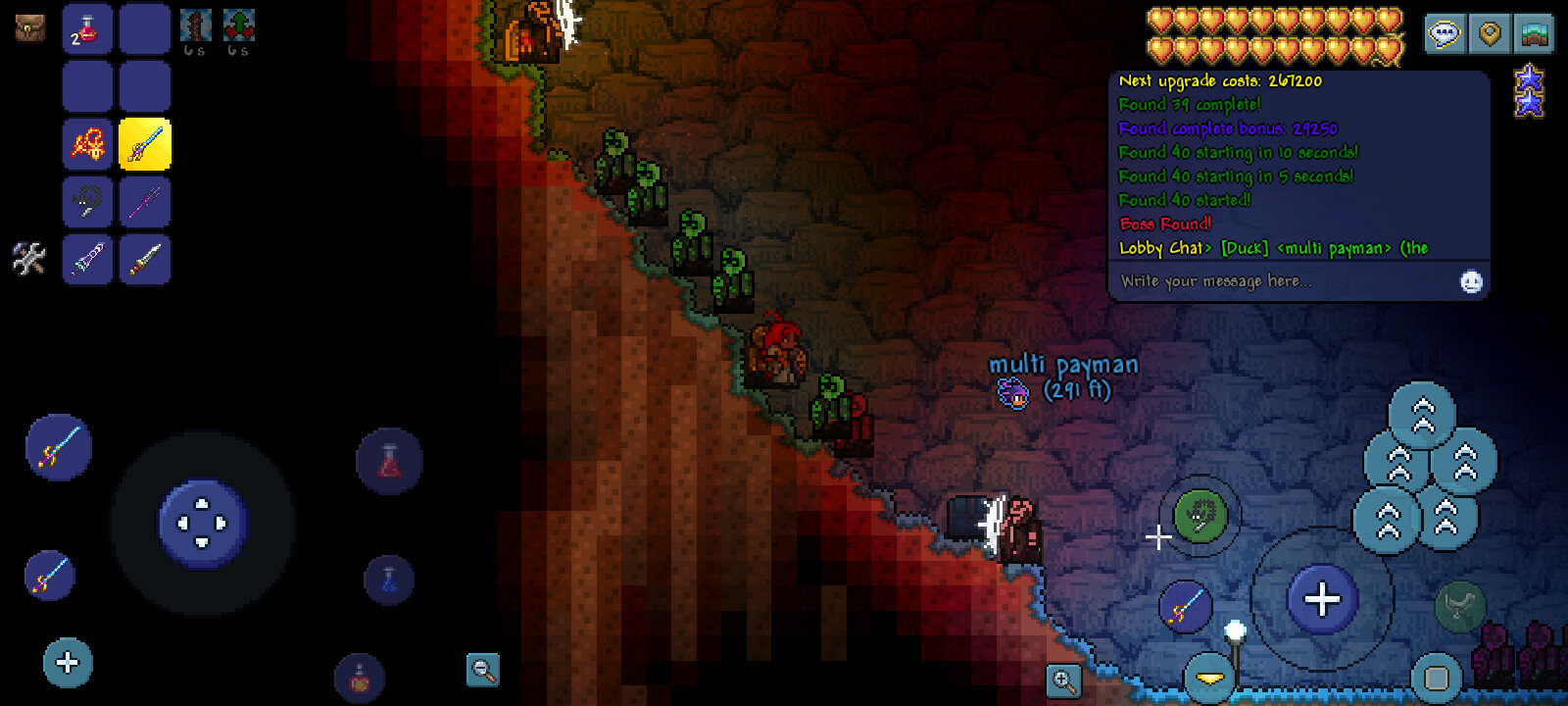This screenshot has height=706, width=1568.
Task: Tap the green whip quick-use button
Action: point(1200,515)
